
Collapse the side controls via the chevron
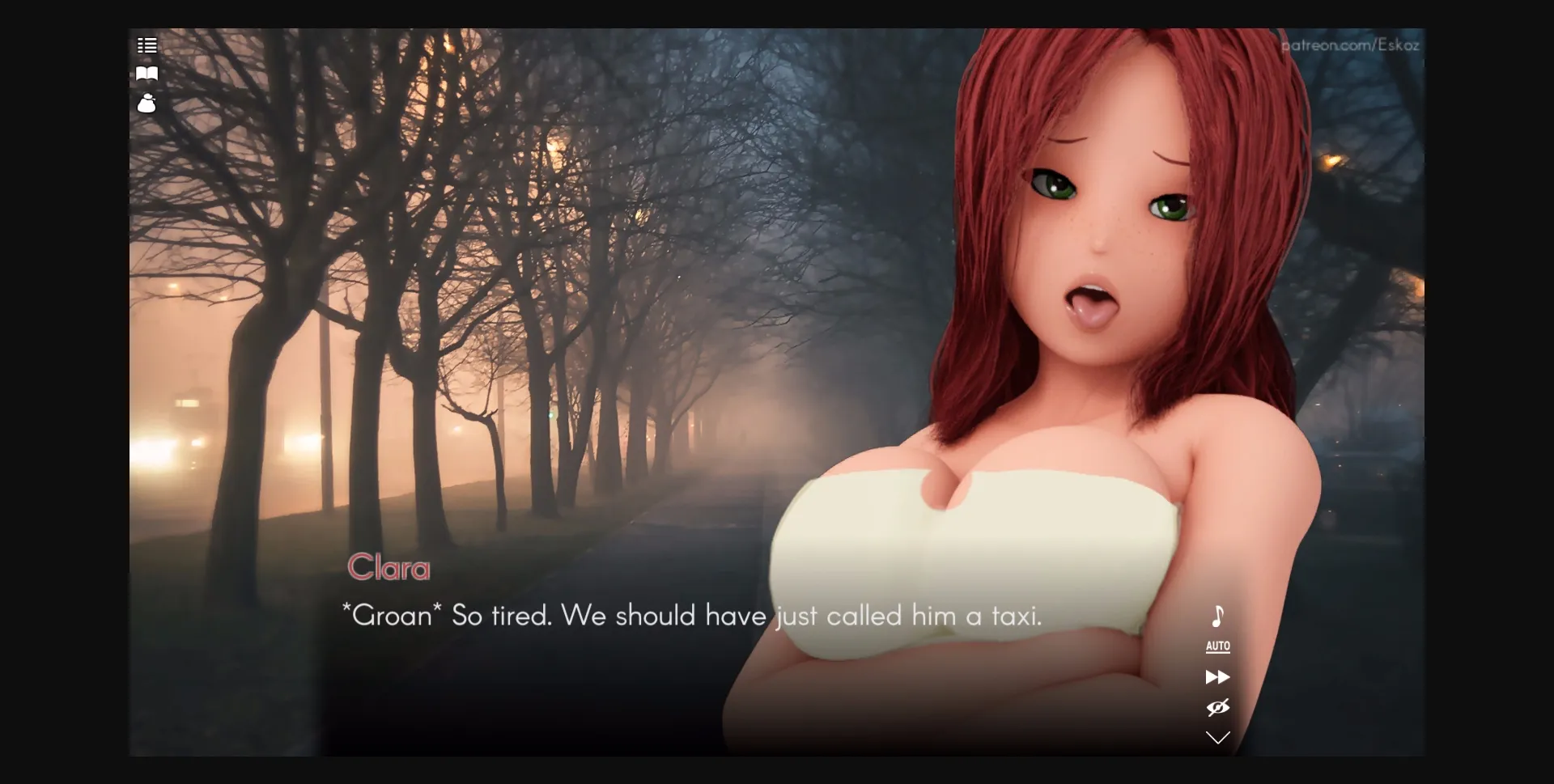click(1219, 736)
